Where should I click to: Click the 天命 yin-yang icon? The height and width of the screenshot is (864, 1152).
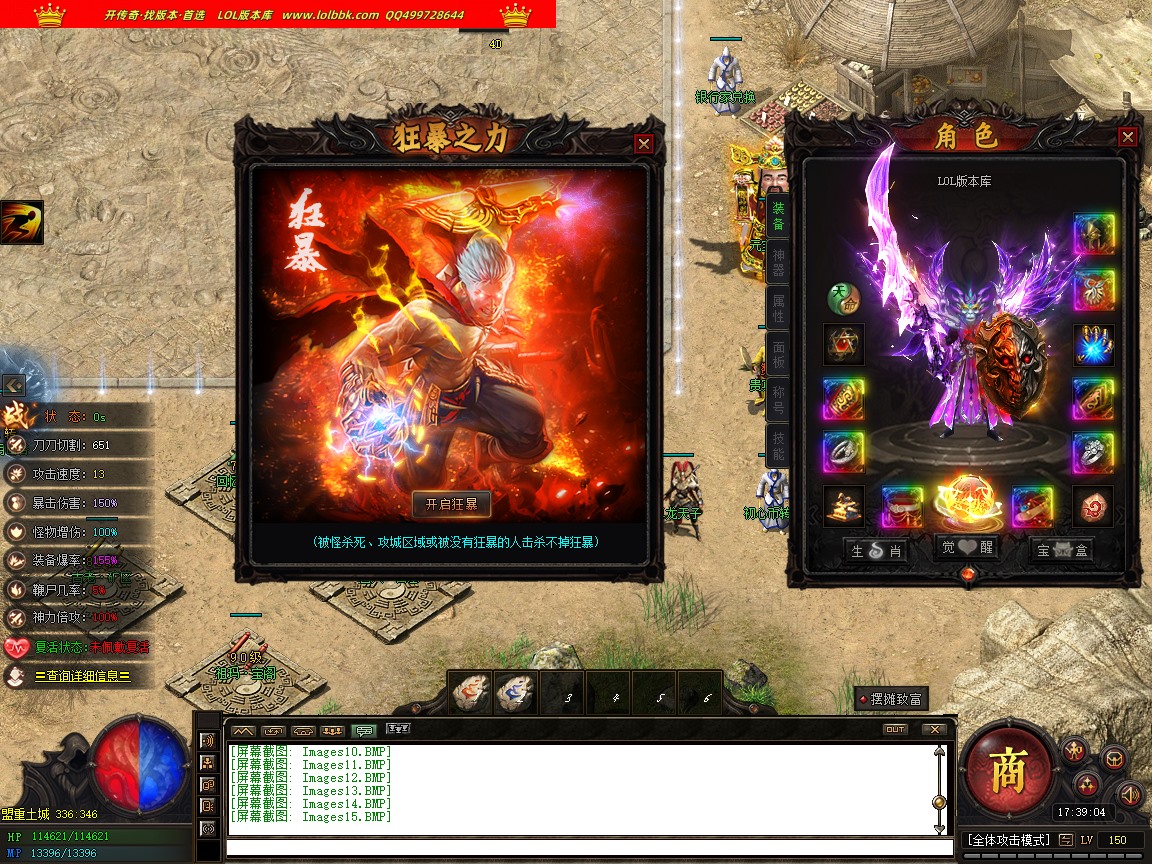point(843,299)
